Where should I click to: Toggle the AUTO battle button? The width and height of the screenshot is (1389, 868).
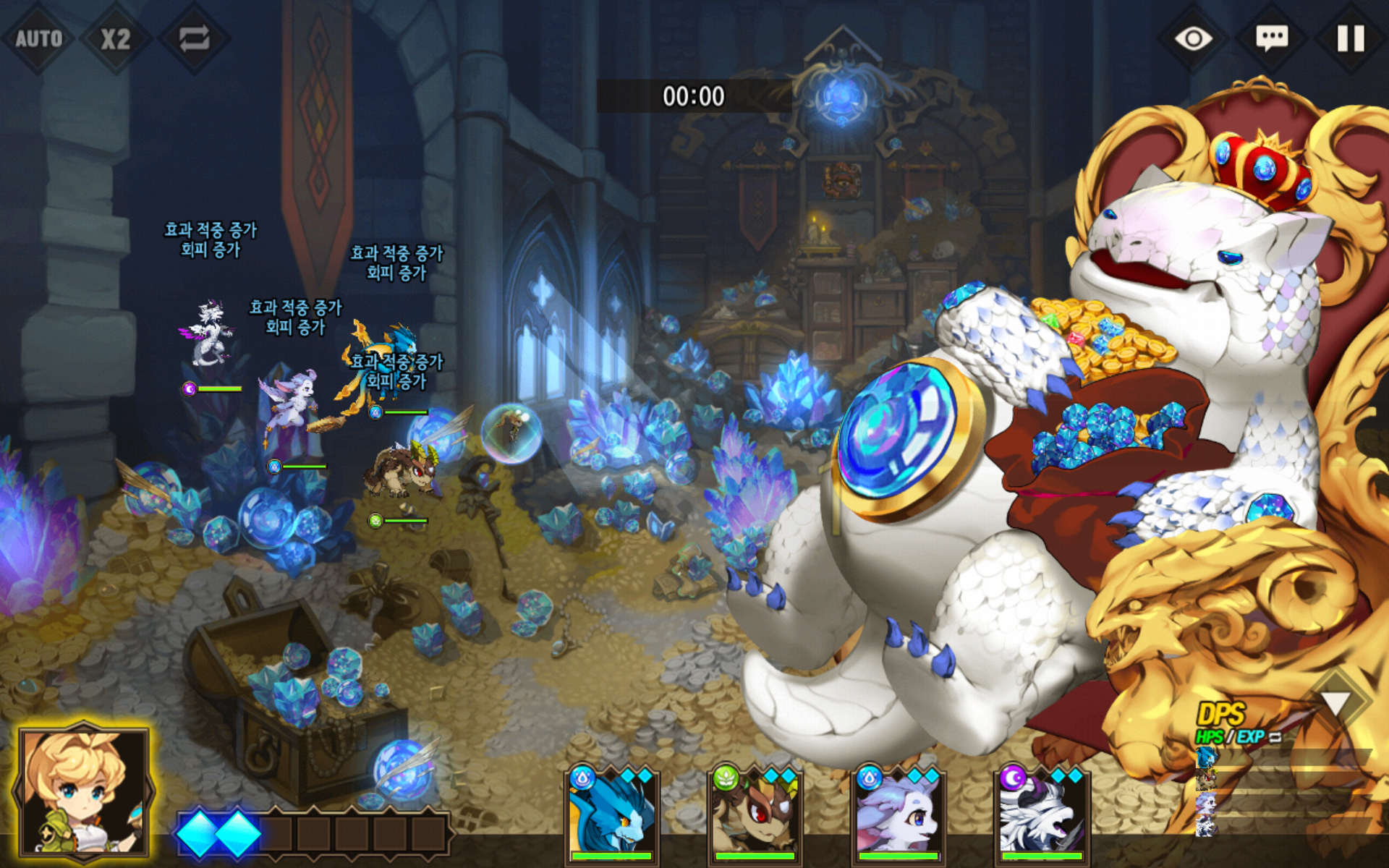(38, 38)
